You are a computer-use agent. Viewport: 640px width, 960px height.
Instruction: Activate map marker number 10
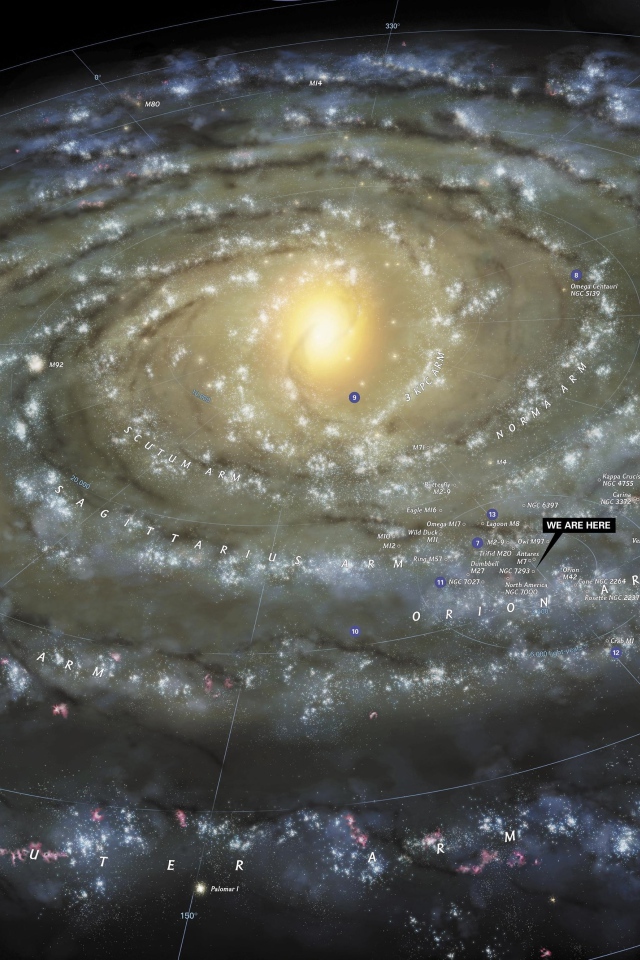(x=354, y=632)
